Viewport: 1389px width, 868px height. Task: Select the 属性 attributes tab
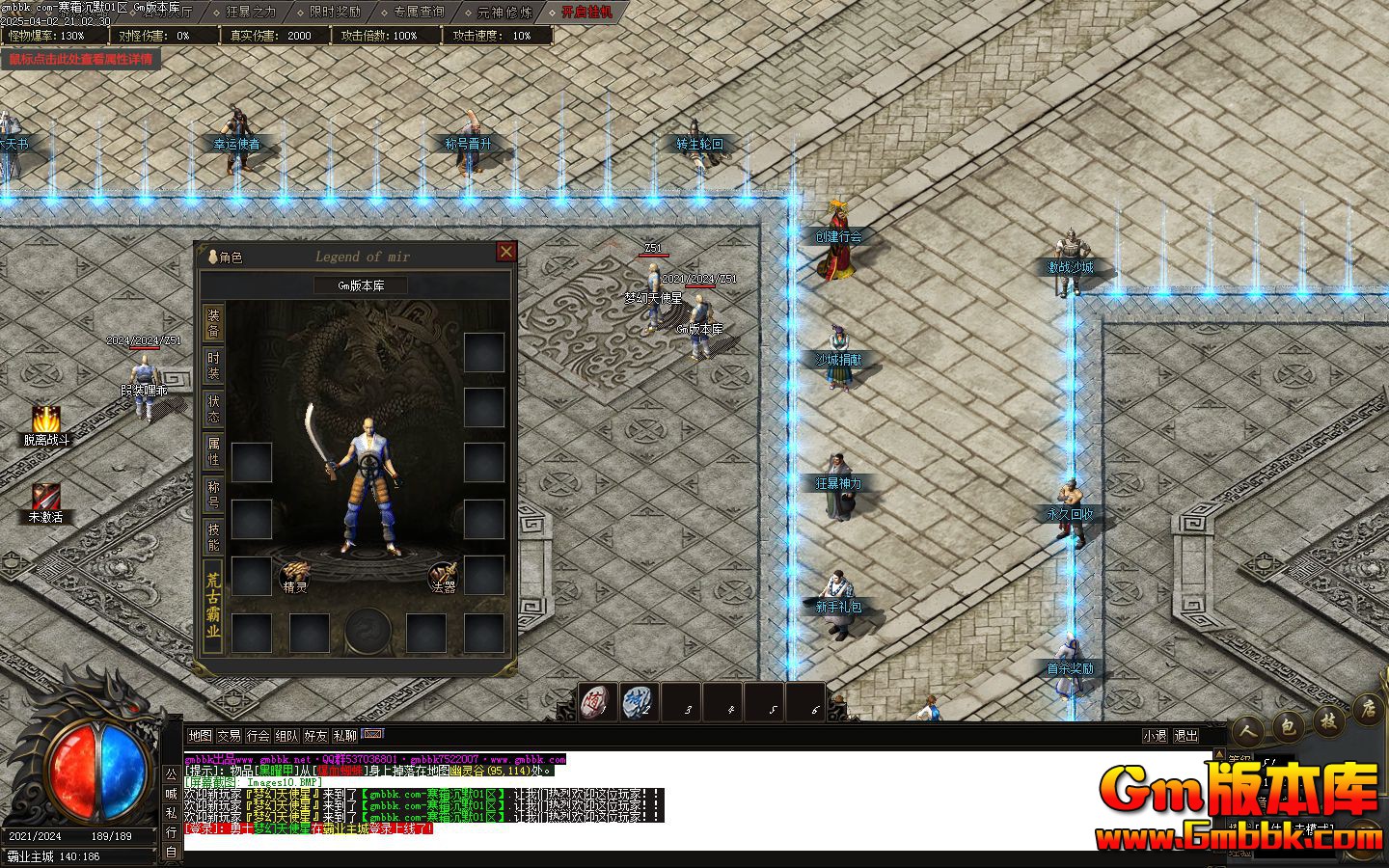pyautogui.click(x=213, y=450)
